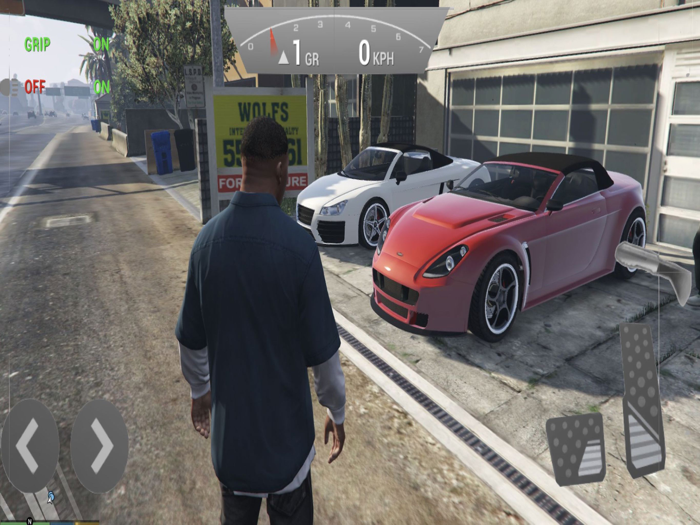Choose the green ON beside red OFF
This screenshot has height=525, width=700.
point(101,87)
